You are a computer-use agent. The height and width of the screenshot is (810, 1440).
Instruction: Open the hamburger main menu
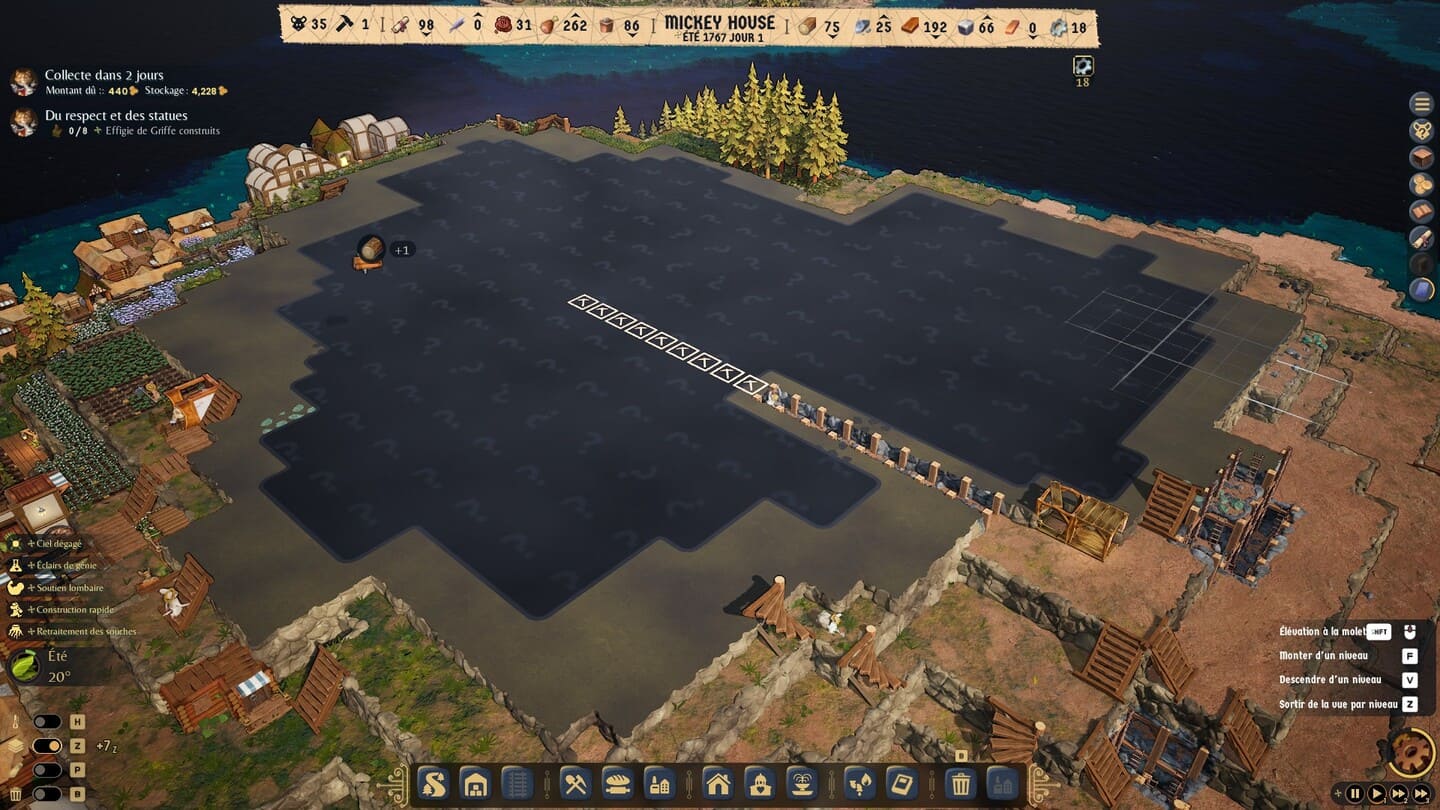(1421, 103)
